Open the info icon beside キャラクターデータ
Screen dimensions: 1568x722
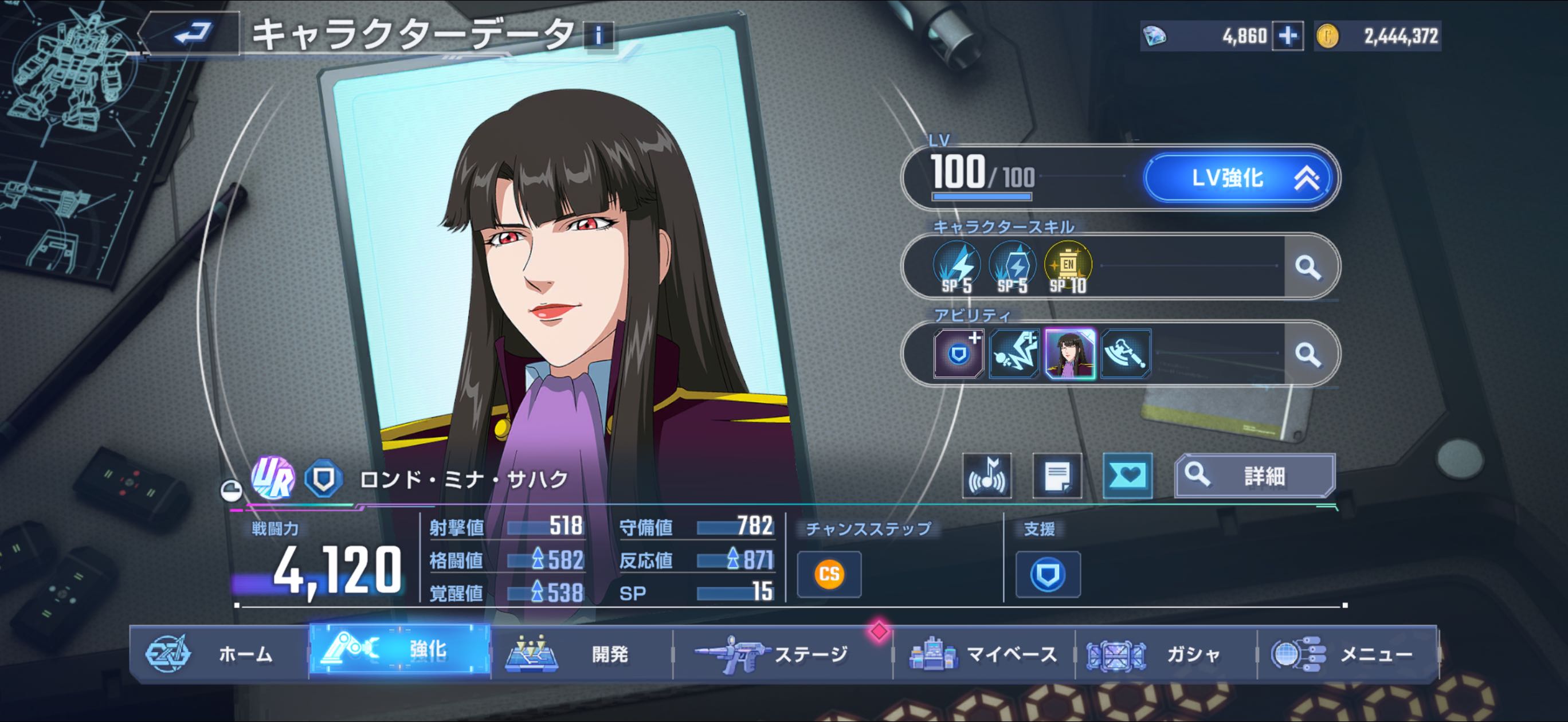pos(598,36)
